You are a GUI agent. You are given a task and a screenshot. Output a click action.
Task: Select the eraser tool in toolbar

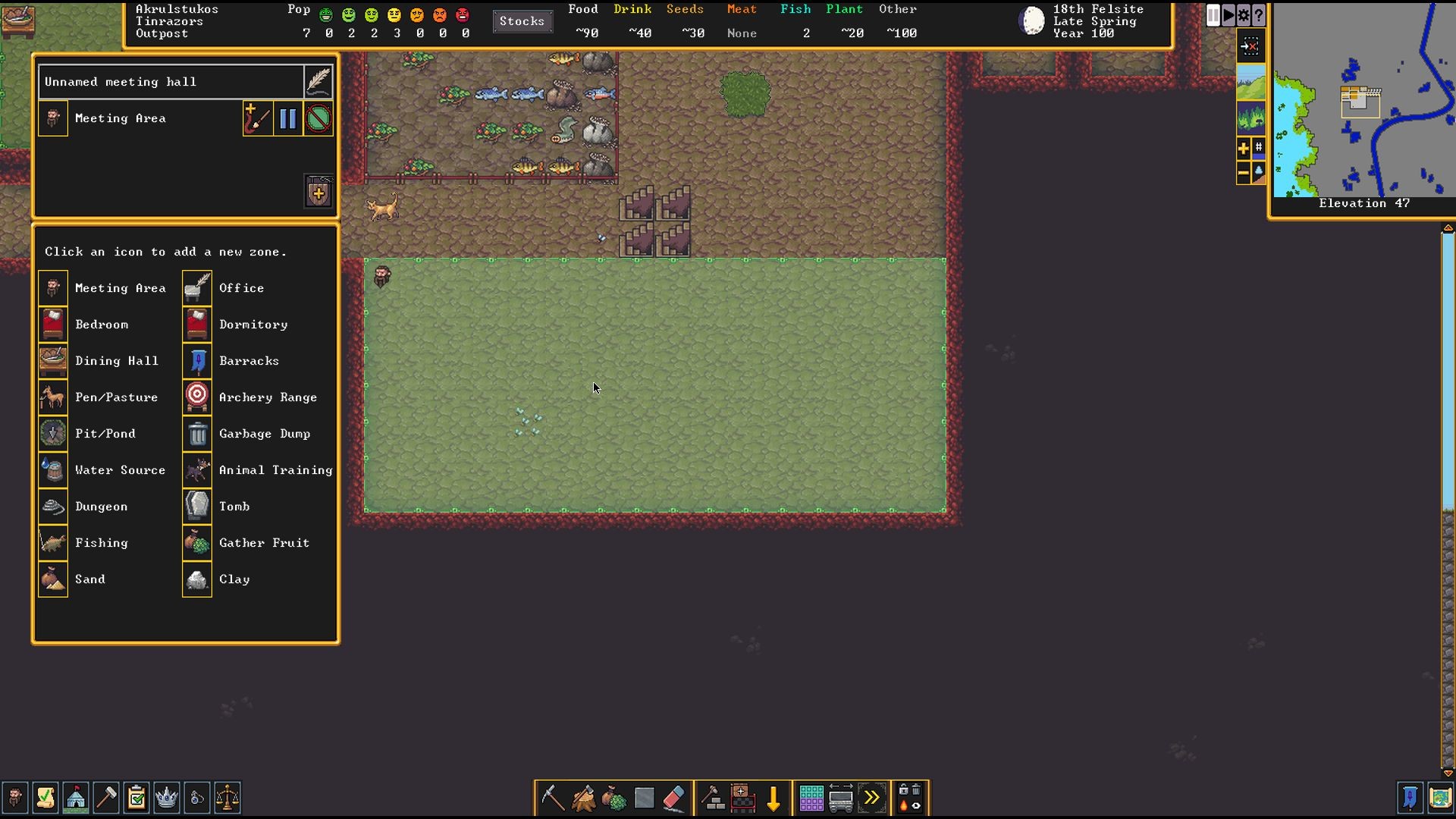pyautogui.click(x=673, y=798)
